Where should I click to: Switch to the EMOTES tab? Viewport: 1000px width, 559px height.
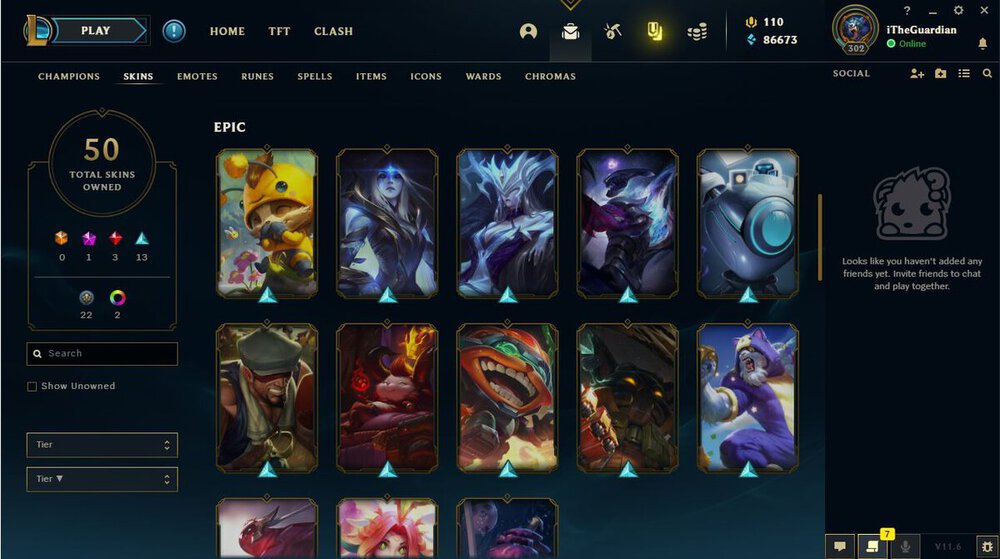[x=197, y=77]
